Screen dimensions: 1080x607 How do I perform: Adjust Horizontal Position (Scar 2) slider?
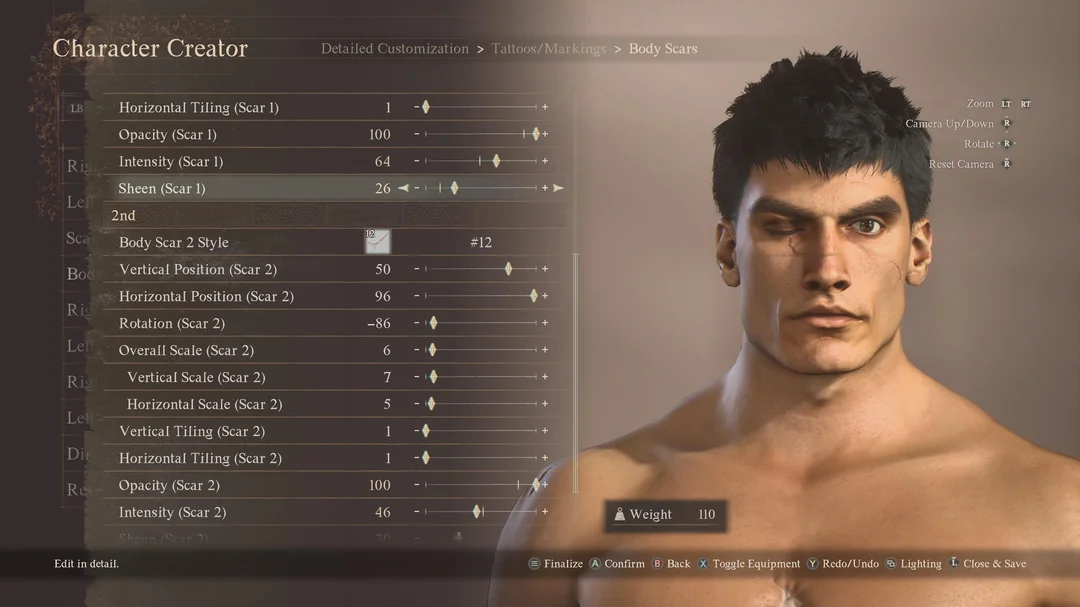pyautogui.click(x=534, y=296)
